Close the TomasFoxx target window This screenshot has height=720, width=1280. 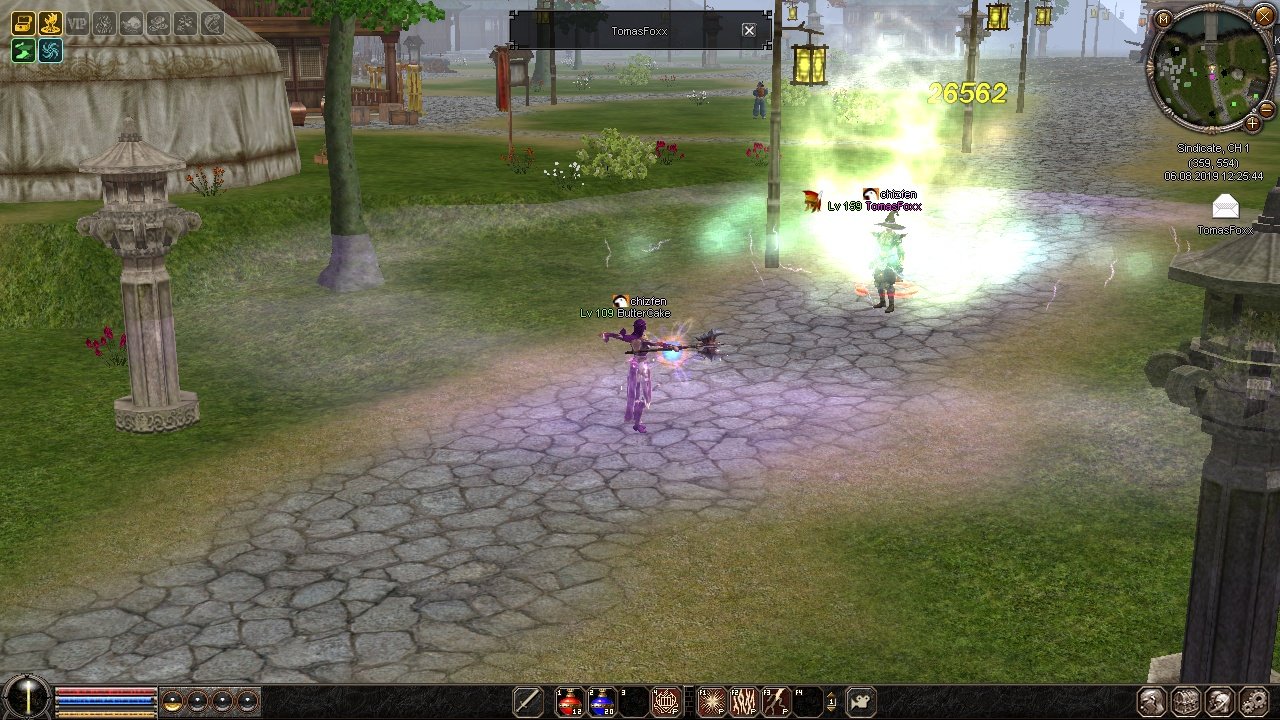click(x=749, y=31)
